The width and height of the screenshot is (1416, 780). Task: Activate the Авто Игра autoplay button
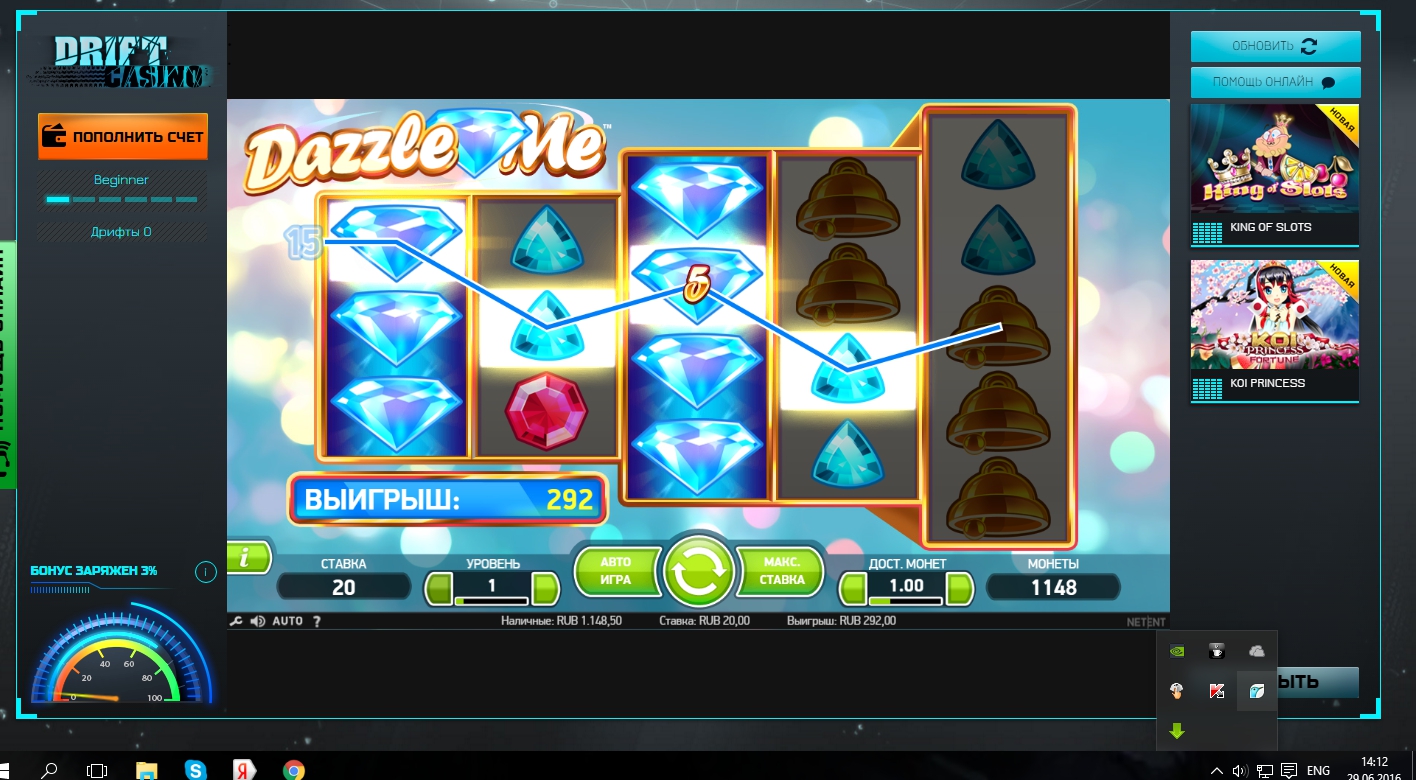point(616,571)
